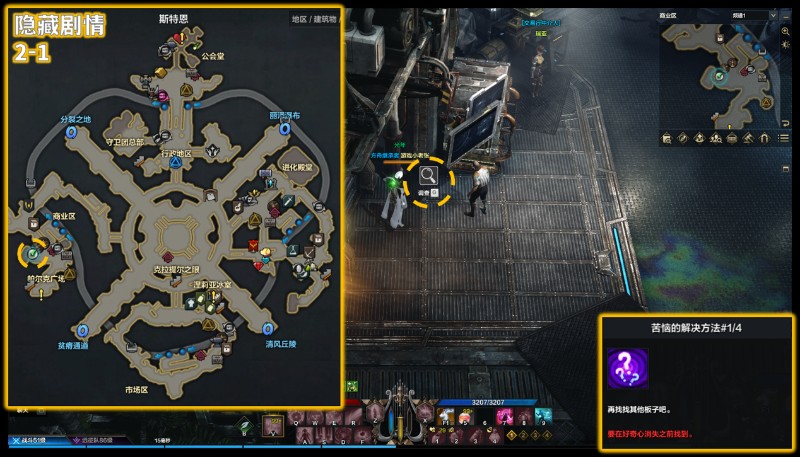Viewport: 800px width, 457px height.
Task: Click the green checkmark quest marker on map
Action: (x=33, y=255)
